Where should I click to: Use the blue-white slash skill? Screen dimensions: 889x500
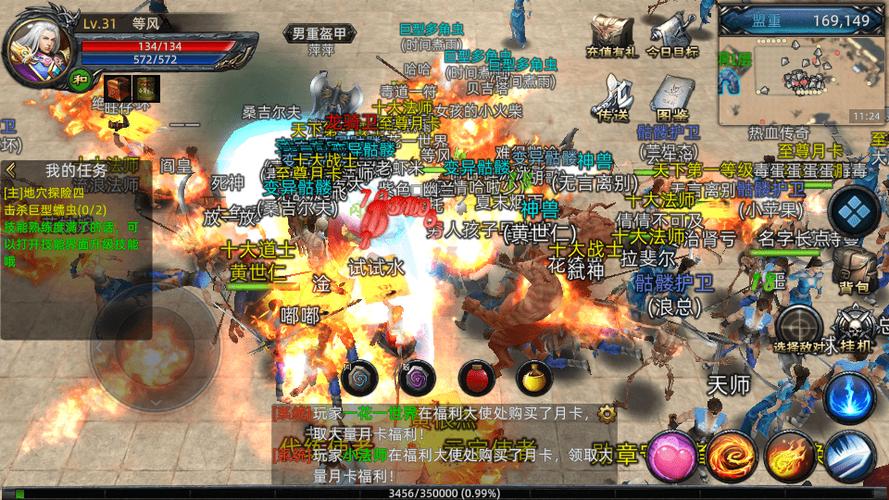pos(849,456)
